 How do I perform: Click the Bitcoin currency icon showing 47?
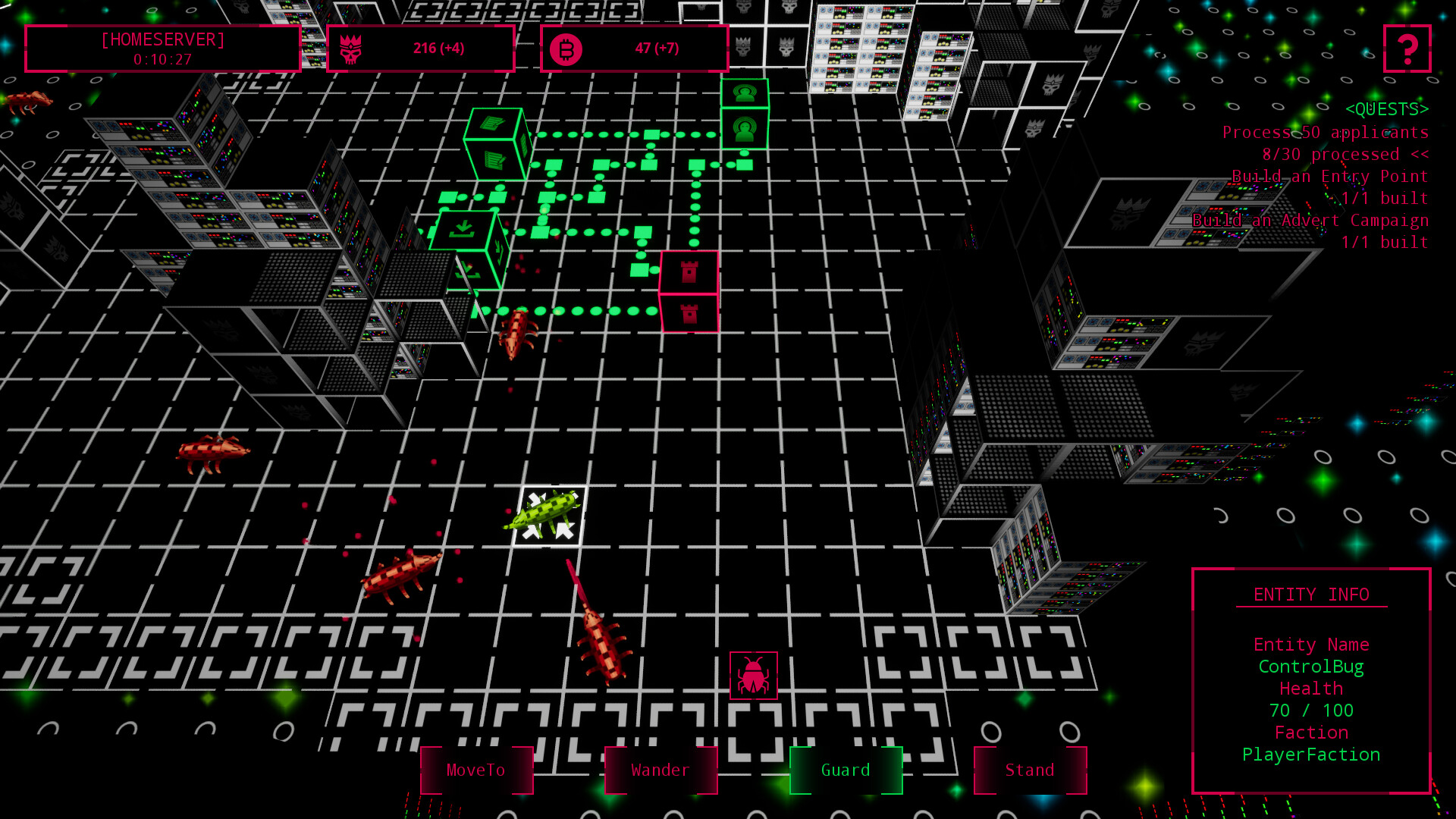click(573, 47)
